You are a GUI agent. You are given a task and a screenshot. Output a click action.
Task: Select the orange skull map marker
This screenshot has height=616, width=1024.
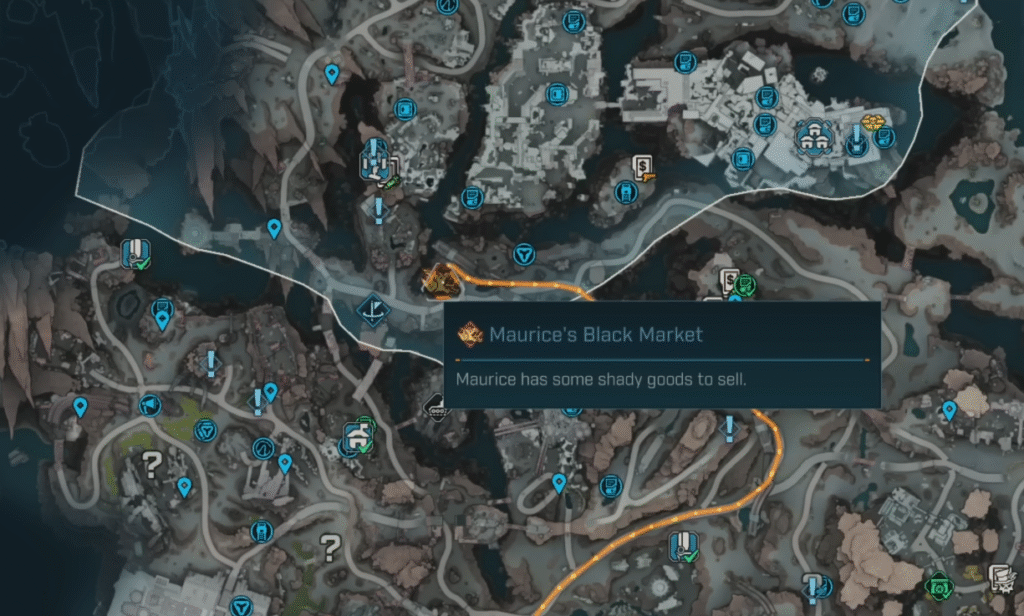click(x=872, y=124)
